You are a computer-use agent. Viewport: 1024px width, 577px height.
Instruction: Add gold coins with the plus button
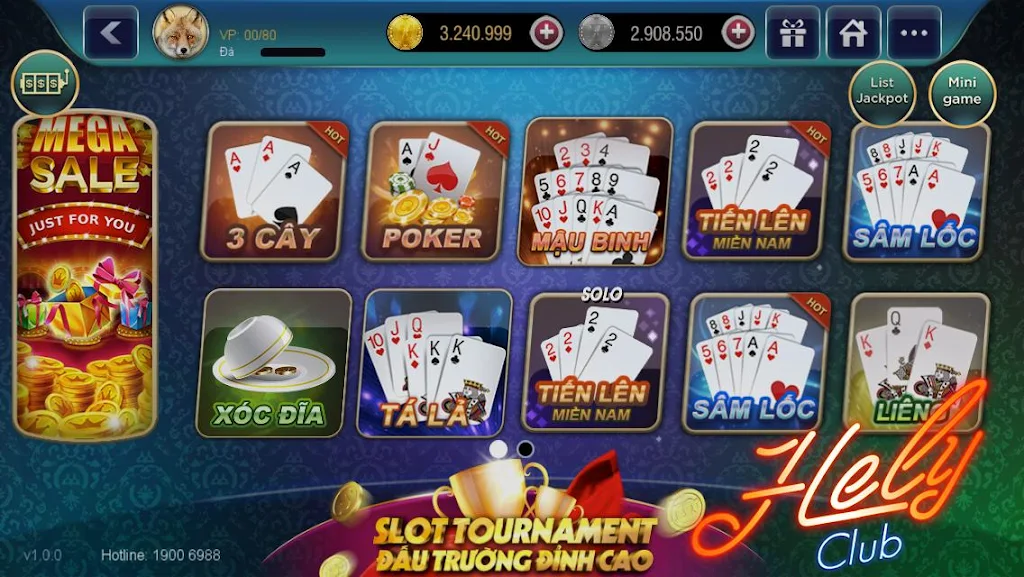coord(546,33)
